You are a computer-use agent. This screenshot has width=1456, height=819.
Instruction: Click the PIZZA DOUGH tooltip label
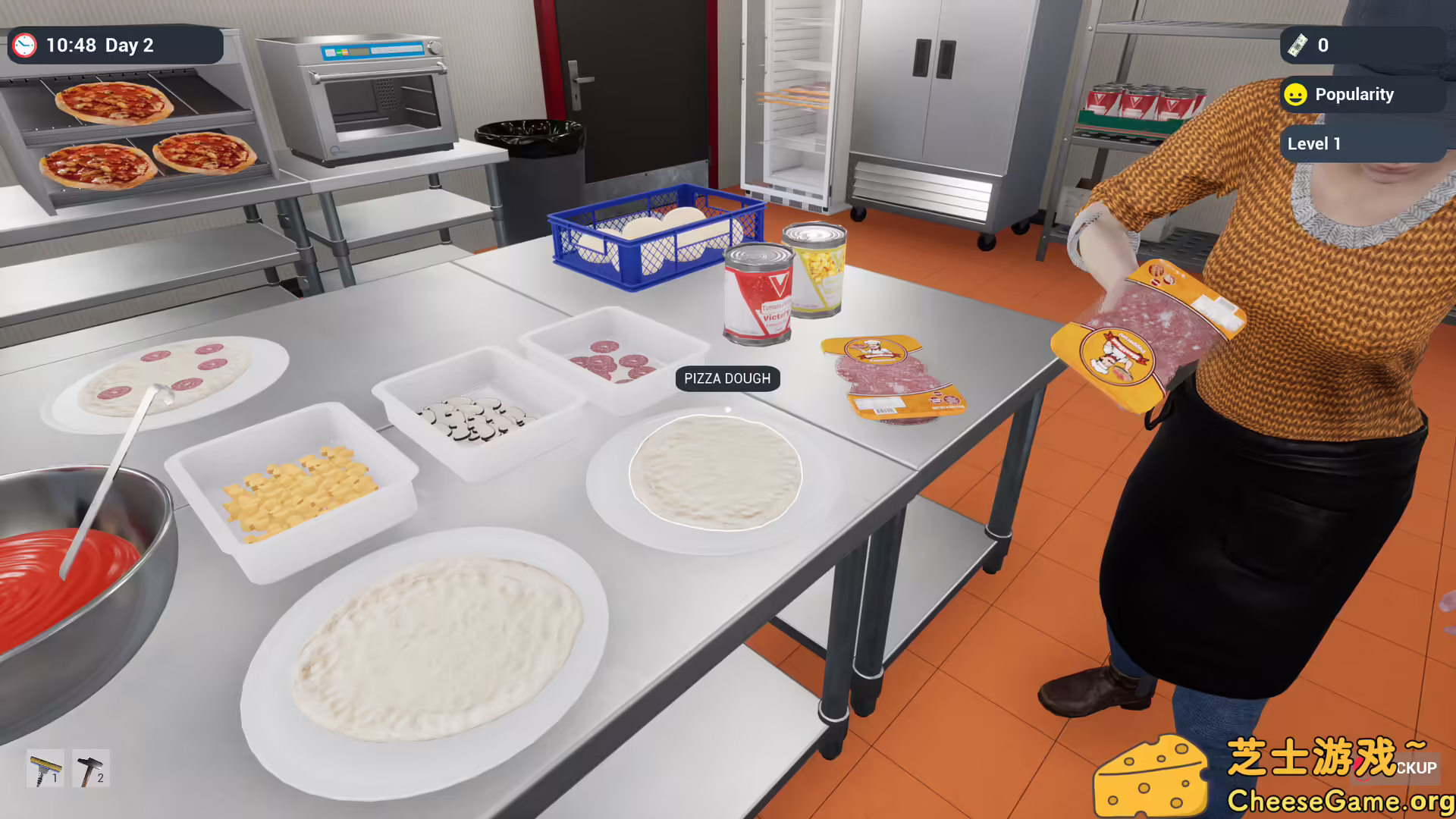point(726,378)
